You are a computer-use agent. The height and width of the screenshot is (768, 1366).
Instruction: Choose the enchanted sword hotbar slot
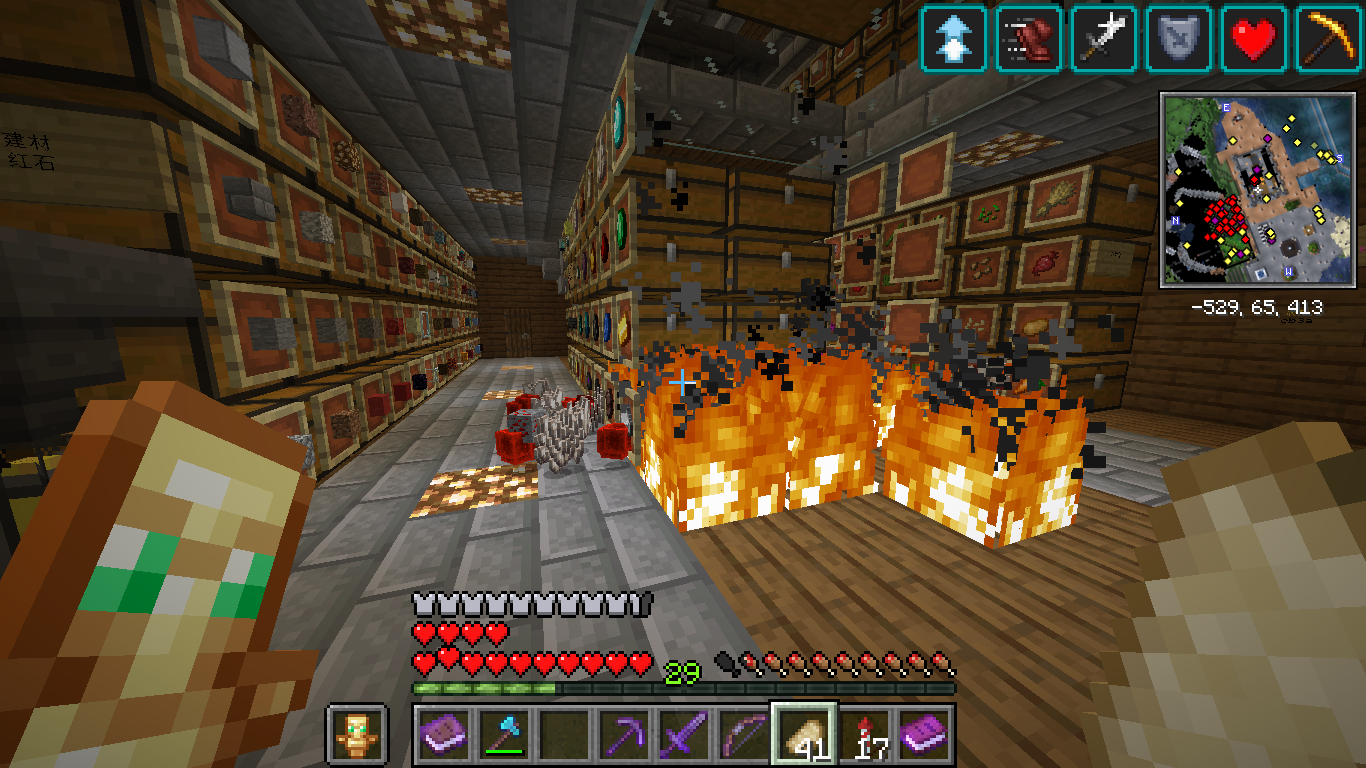tap(684, 735)
